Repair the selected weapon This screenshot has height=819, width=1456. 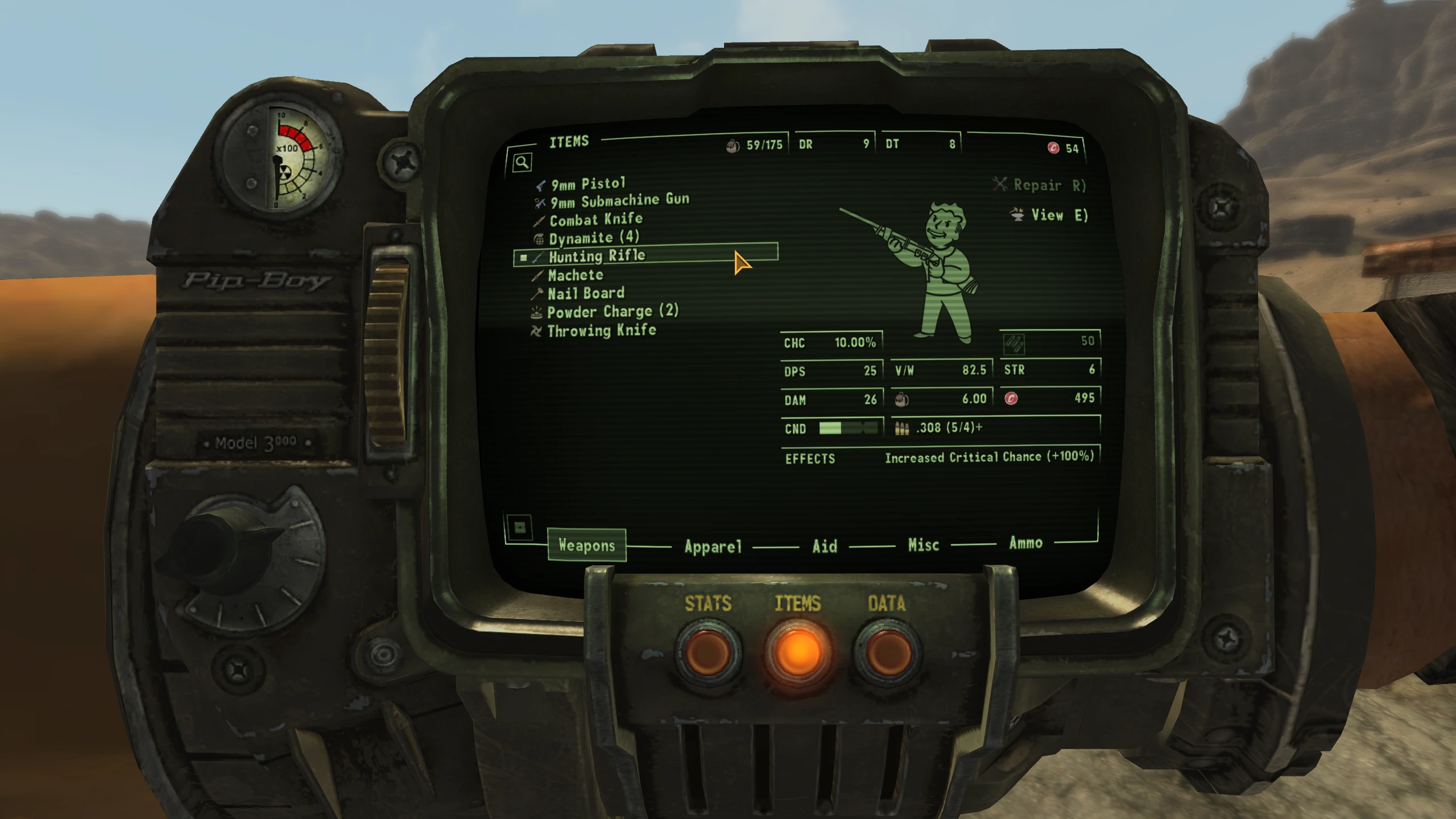[1039, 185]
